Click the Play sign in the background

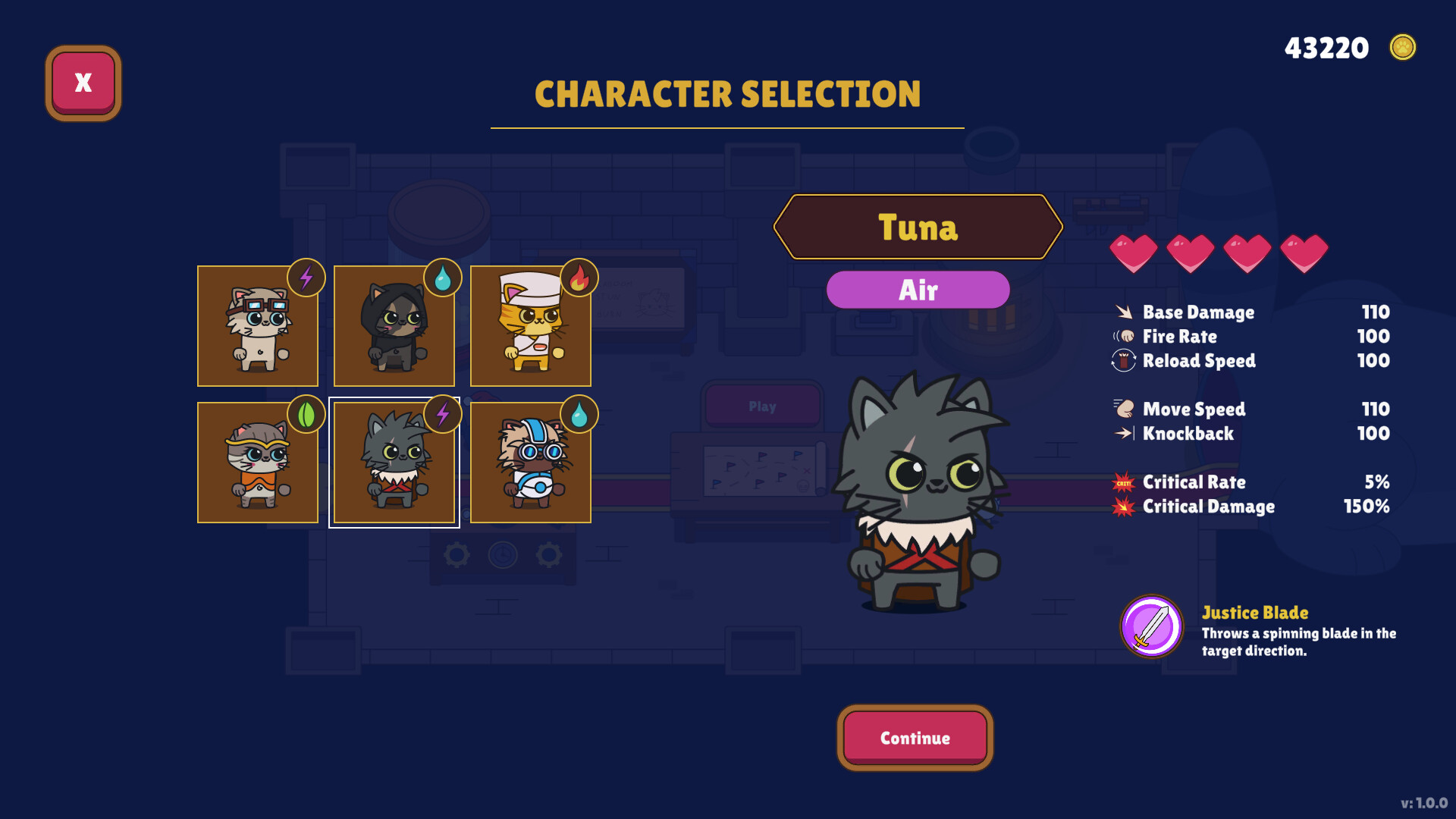coord(763,406)
